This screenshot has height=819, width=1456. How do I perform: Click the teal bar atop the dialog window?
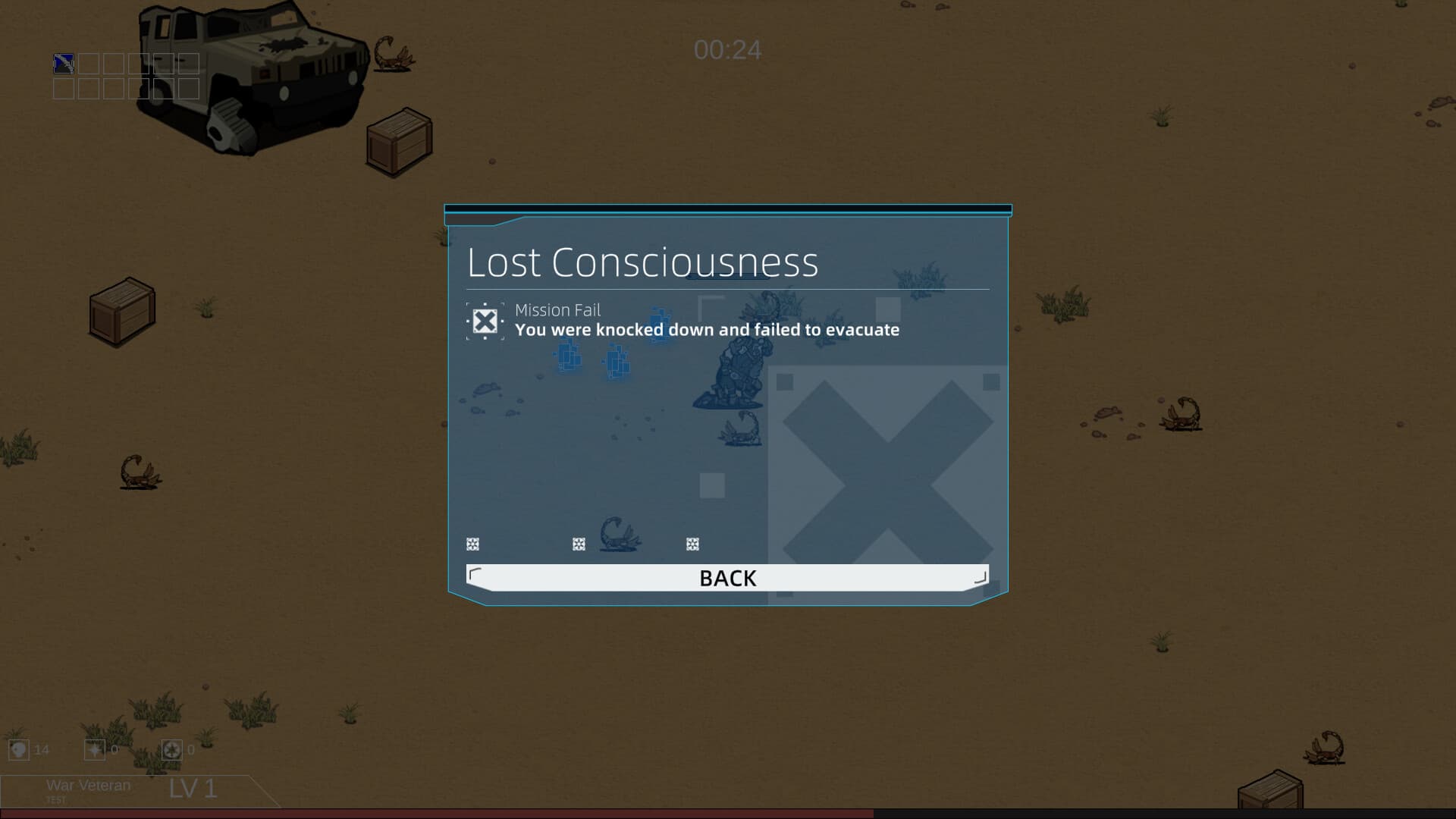[726, 206]
